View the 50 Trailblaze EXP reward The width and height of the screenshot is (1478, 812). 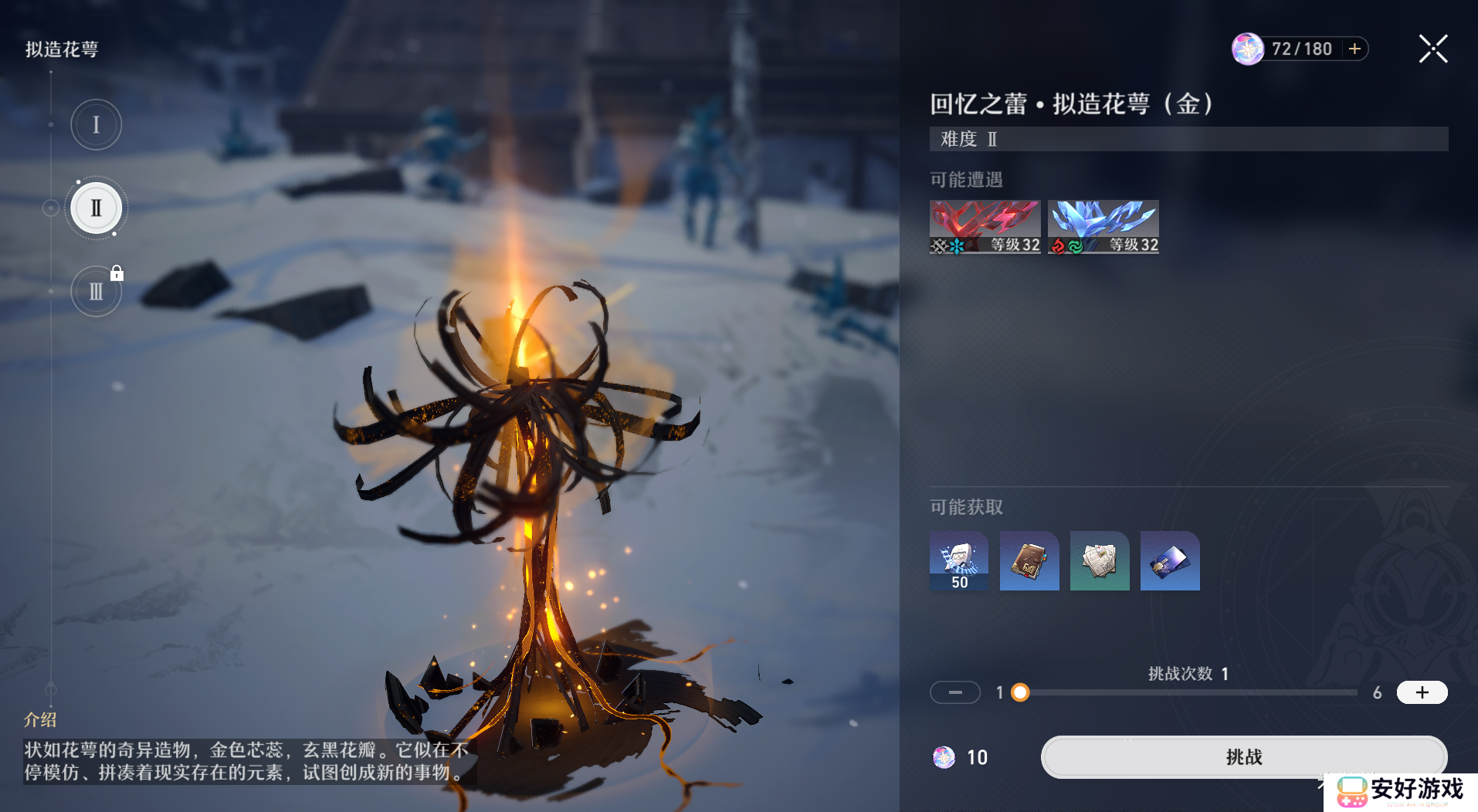click(959, 561)
